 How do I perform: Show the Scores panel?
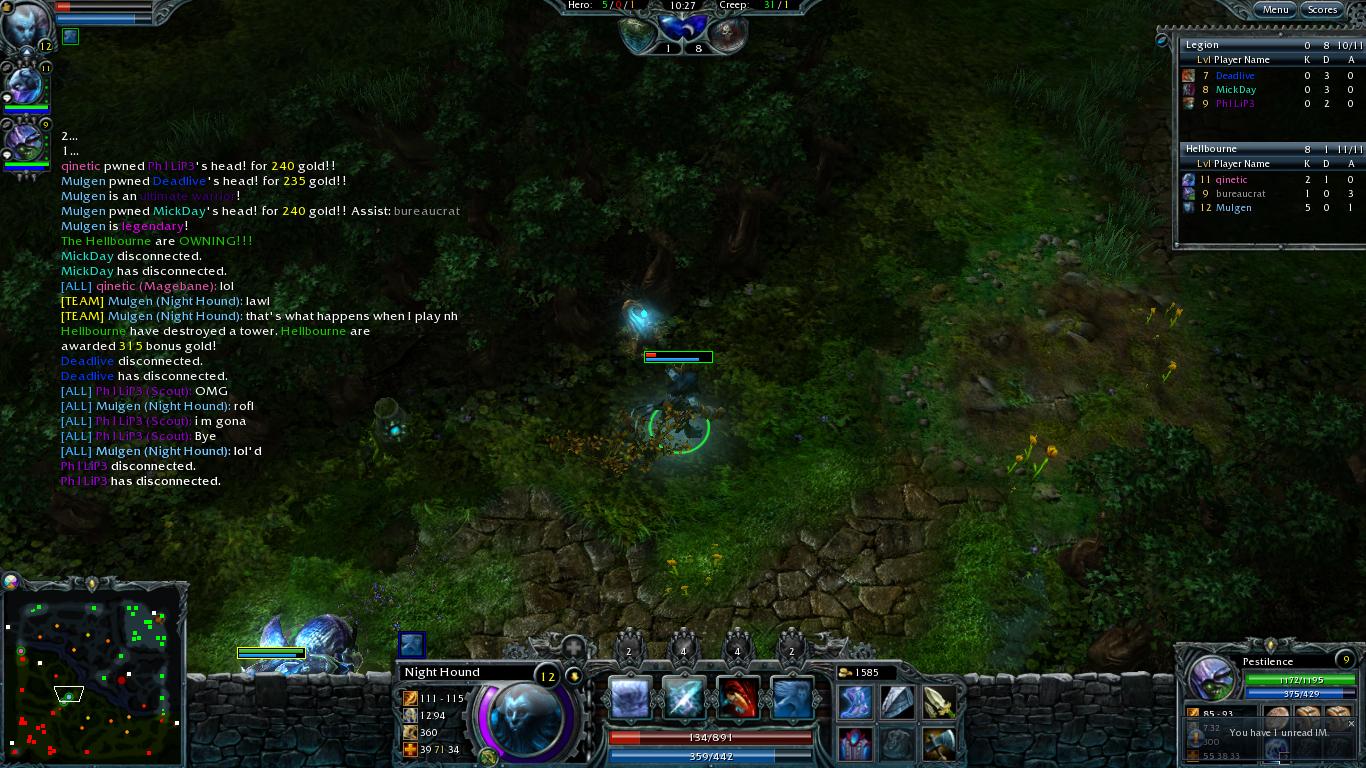(x=1322, y=10)
